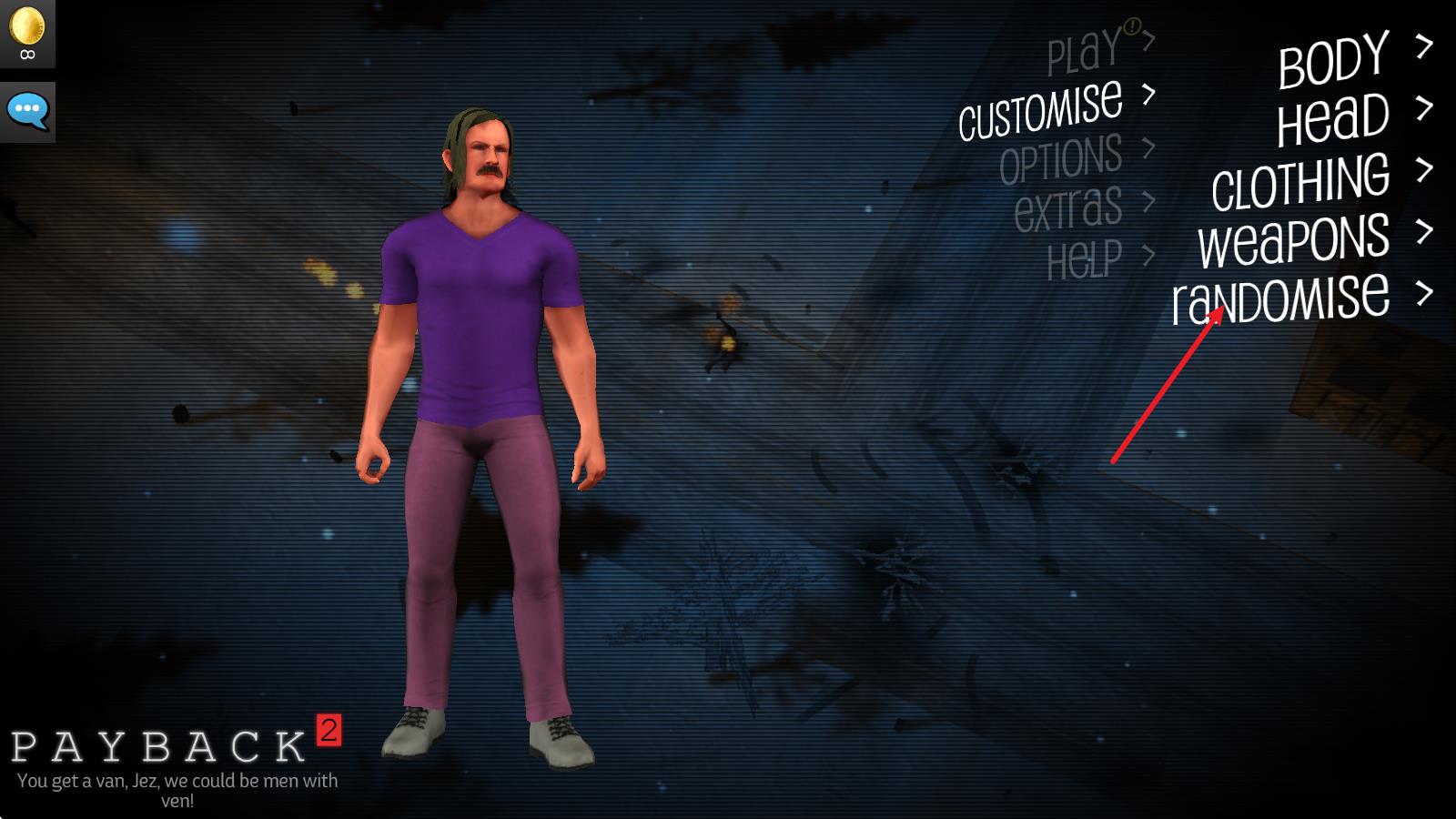Randomise the character appearance
The height and width of the screenshot is (819, 1456).
[x=1280, y=298]
